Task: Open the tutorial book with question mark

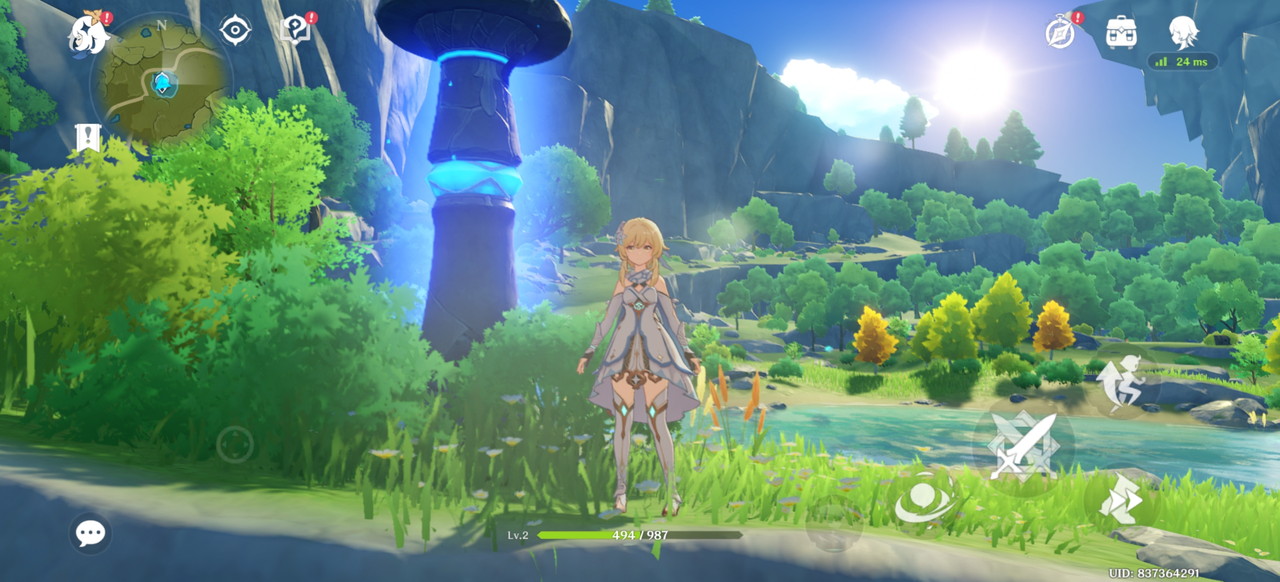Action: click(x=296, y=30)
